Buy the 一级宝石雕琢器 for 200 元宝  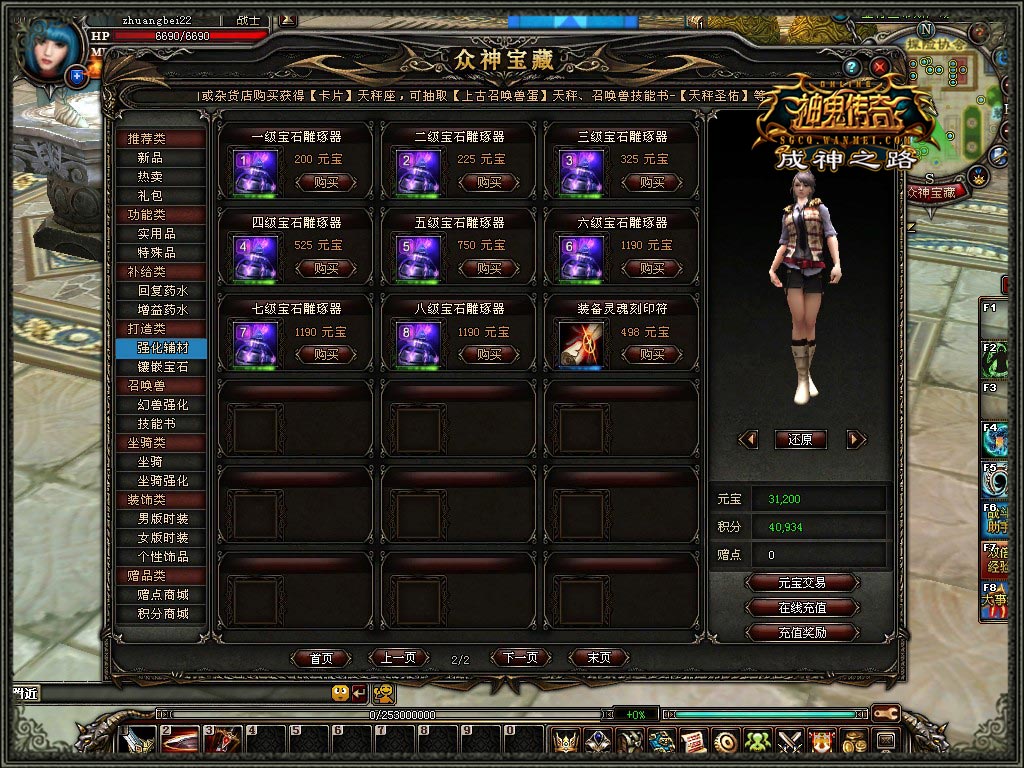[326, 182]
